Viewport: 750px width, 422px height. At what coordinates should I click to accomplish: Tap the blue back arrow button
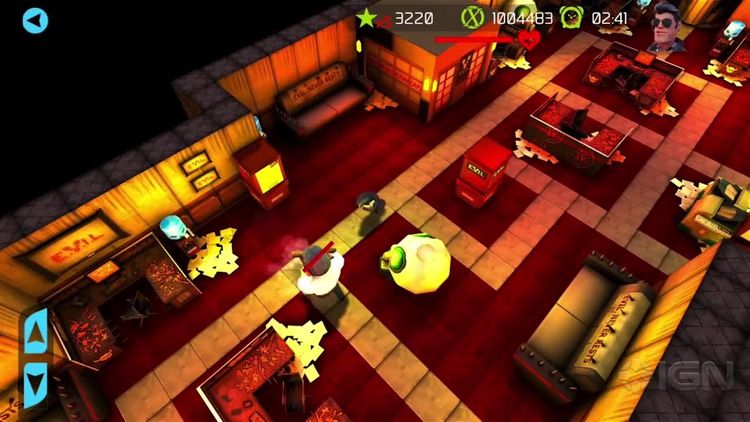(x=35, y=20)
